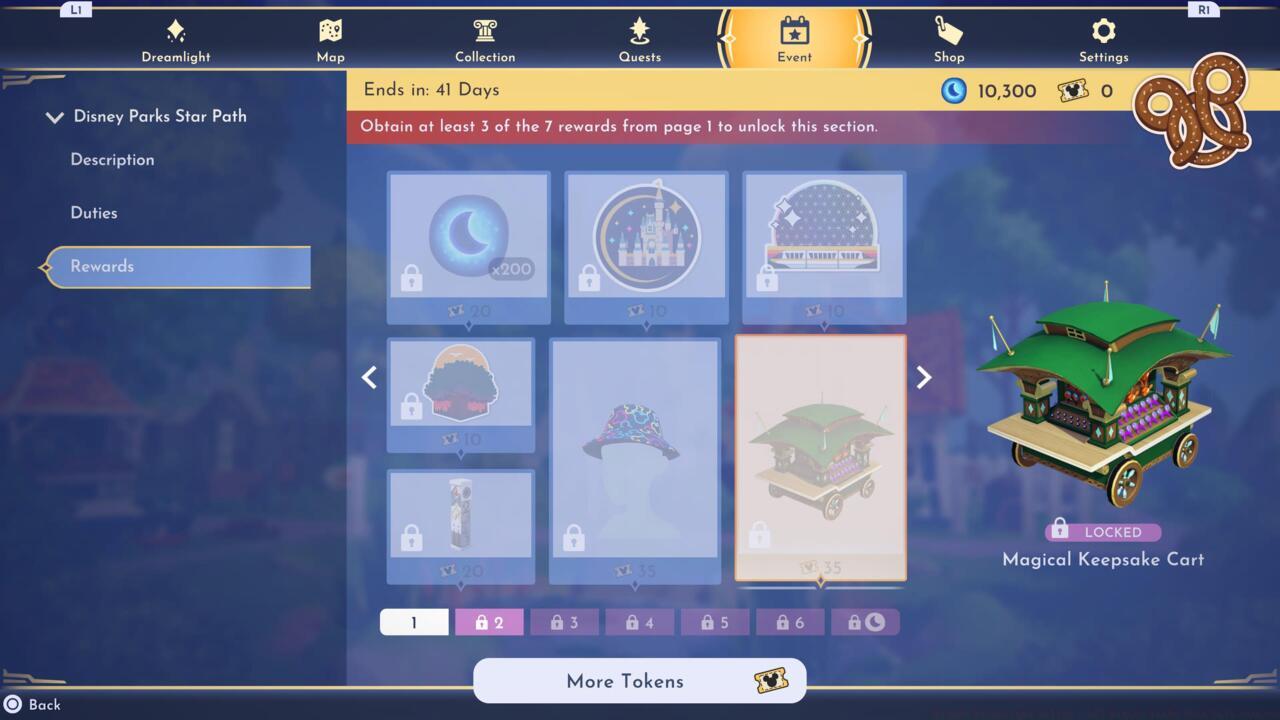This screenshot has height=720, width=1280.
Task: Open the Duties section
Action: pos(94,212)
